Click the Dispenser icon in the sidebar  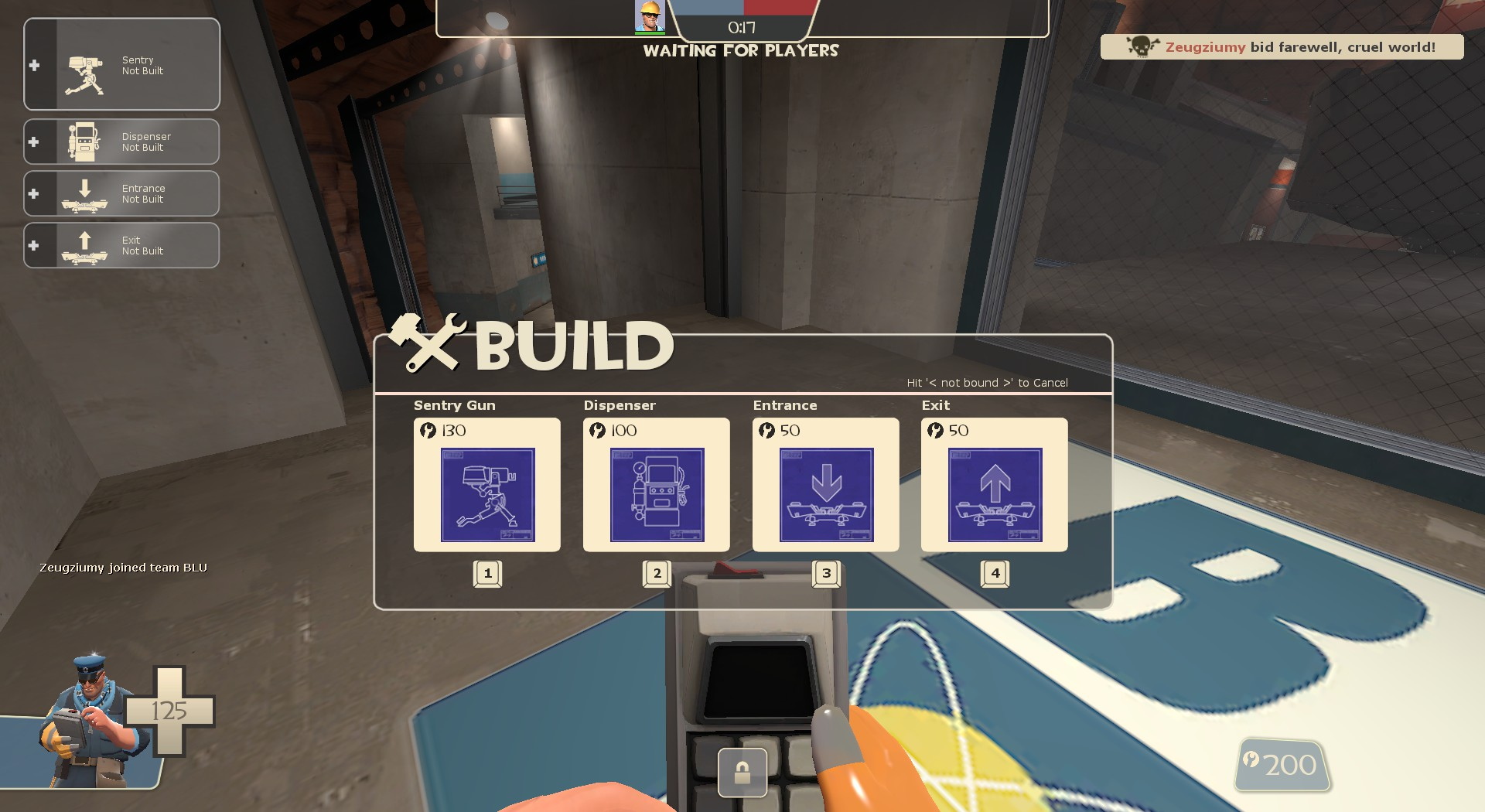point(85,141)
